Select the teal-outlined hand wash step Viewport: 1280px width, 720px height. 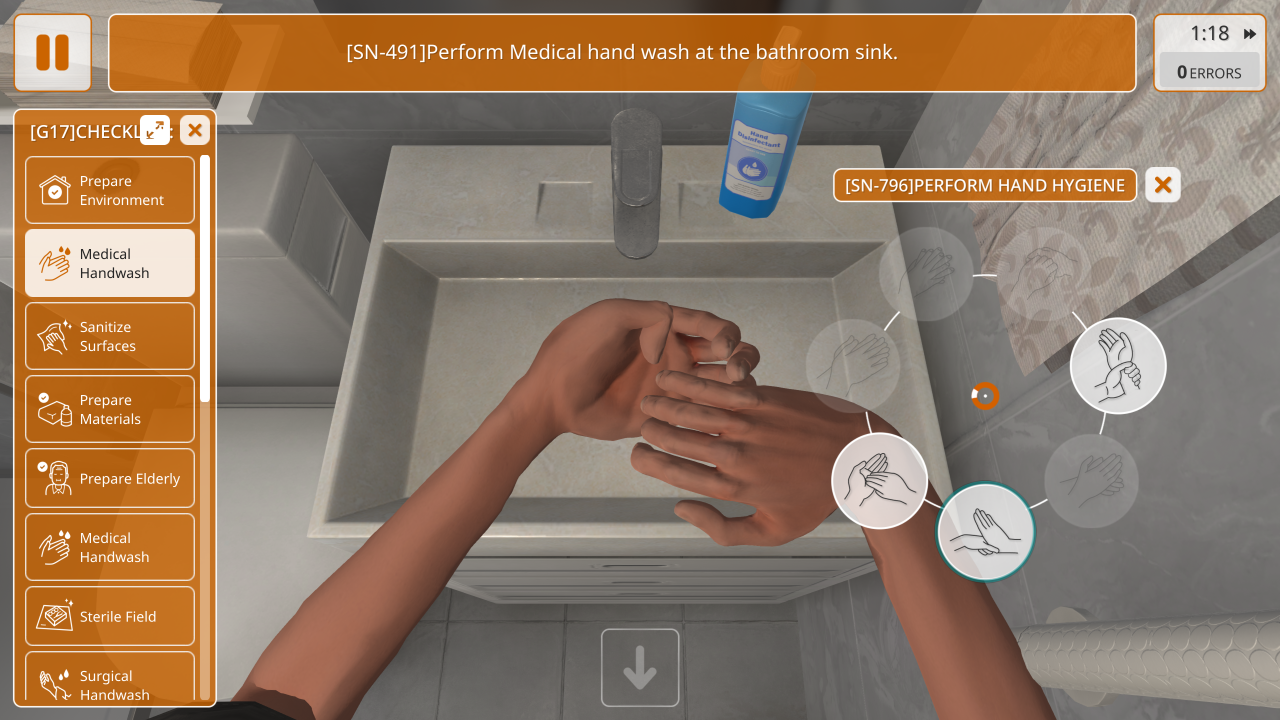[x=986, y=532]
